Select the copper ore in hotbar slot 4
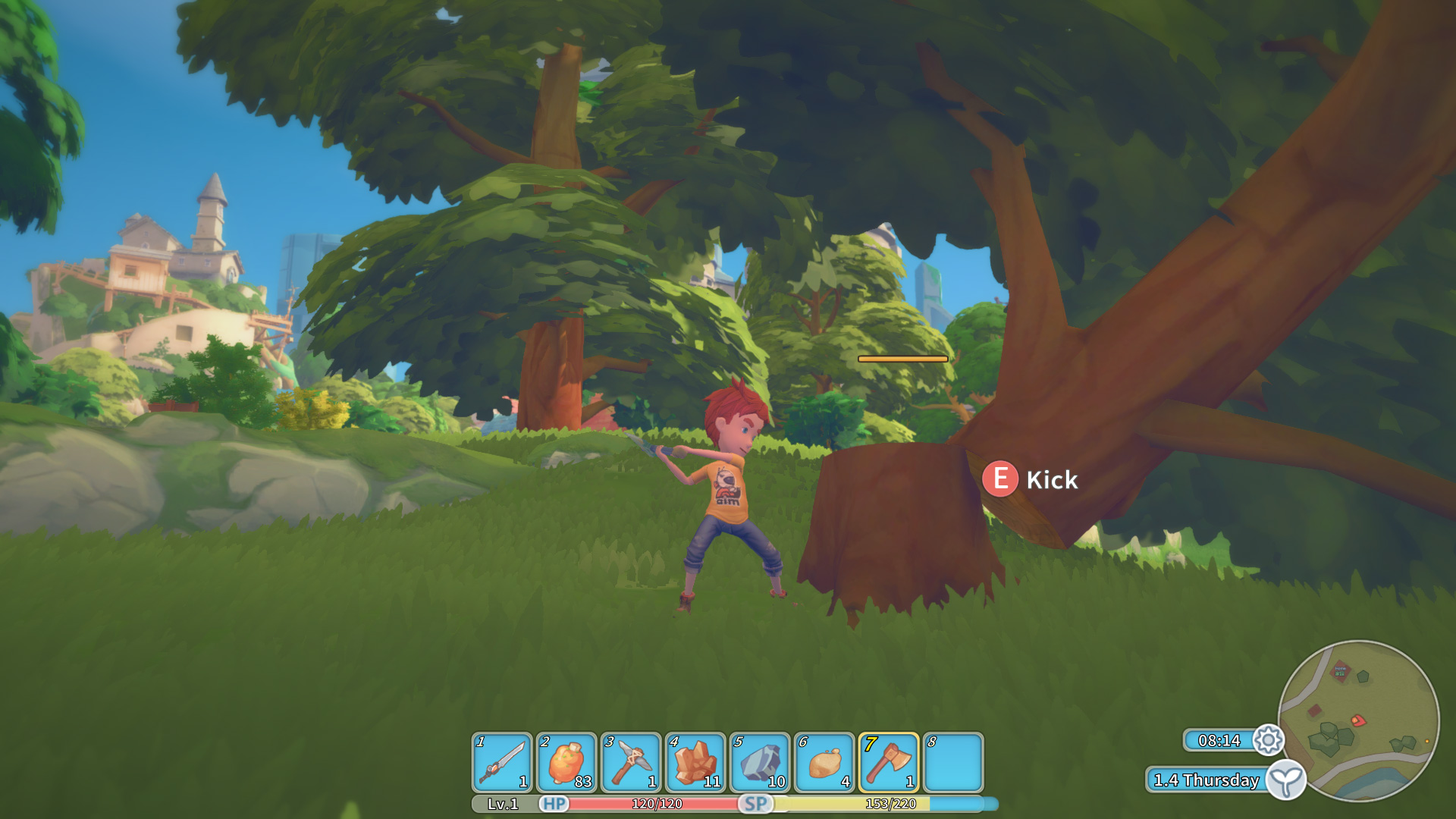The width and height of the screenshot is (1456, 819). click(x=696, y=762)
